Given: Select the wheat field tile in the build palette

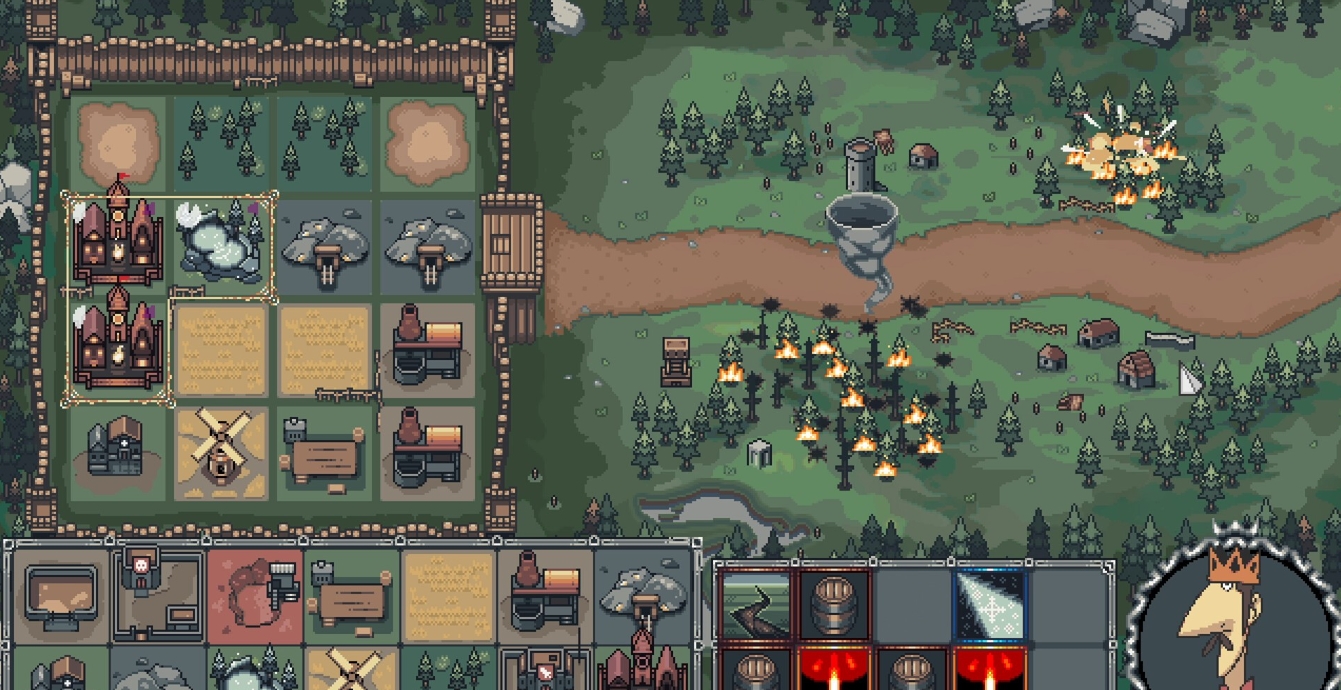Looking at the screenshot, I should pos(449,592).
